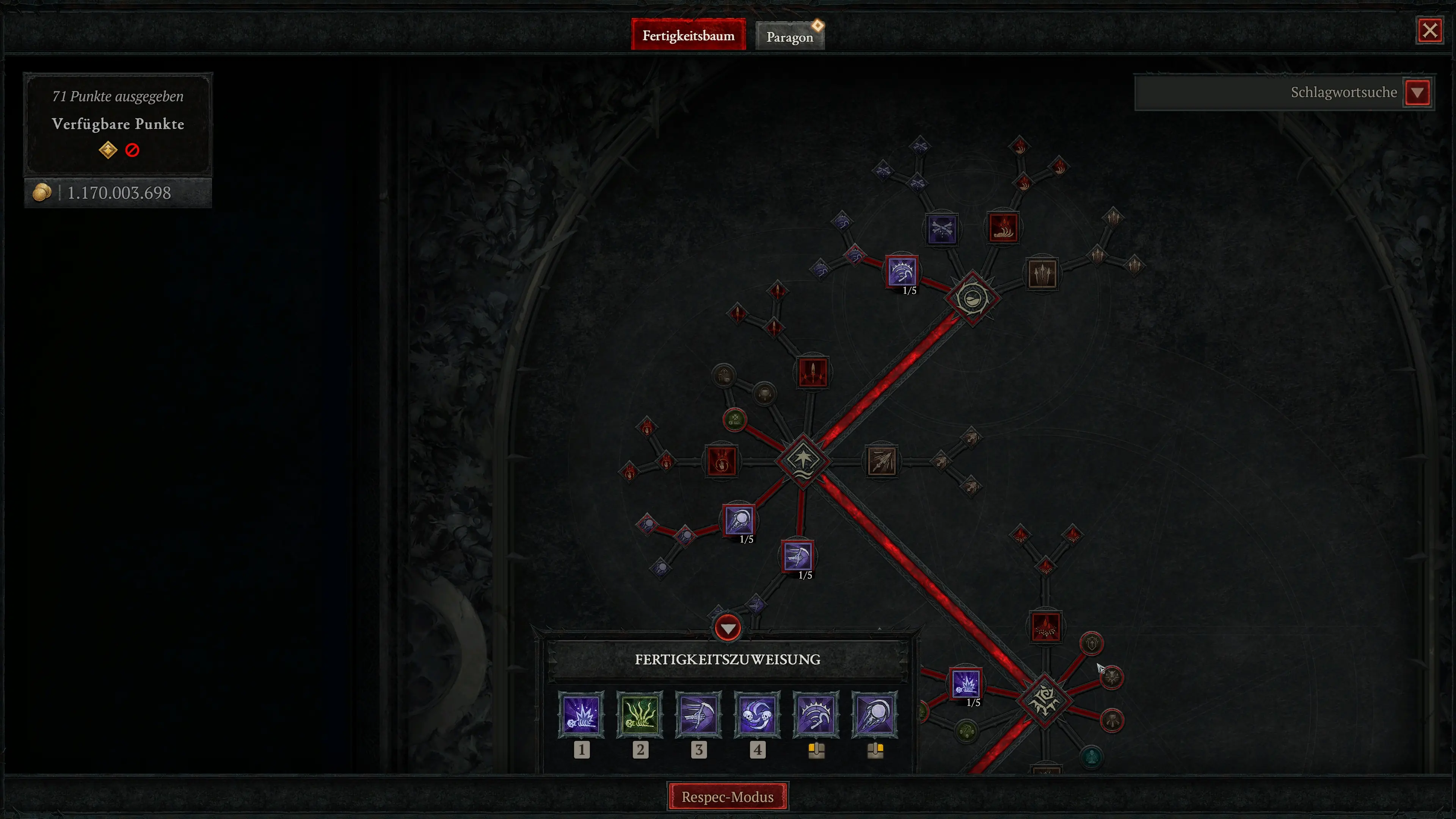Expand the keyword search combo box
This screenshot has height=819, width=1456.
[1283, 92]
